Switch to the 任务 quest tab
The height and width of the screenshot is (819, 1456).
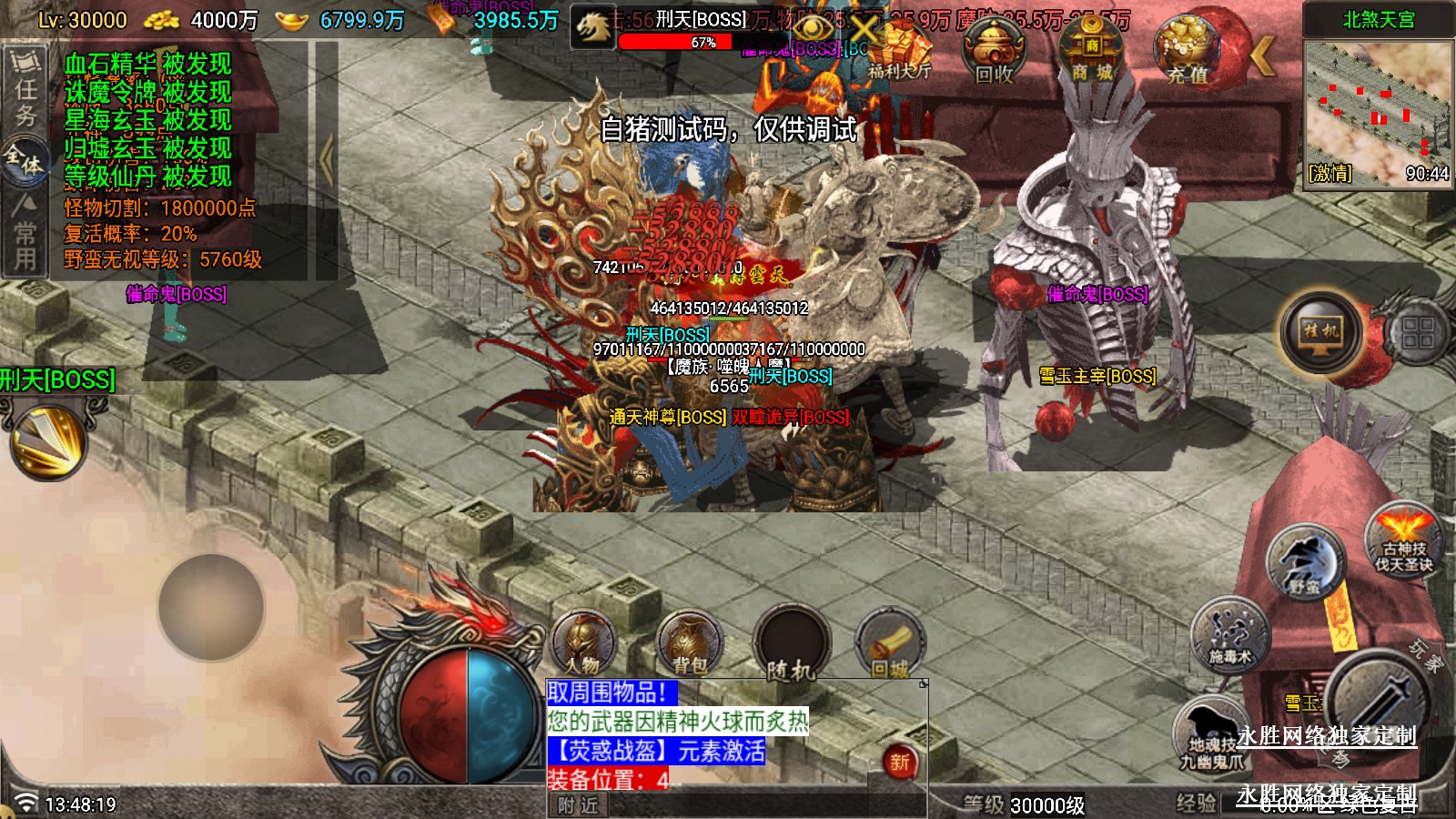(25, 89)
